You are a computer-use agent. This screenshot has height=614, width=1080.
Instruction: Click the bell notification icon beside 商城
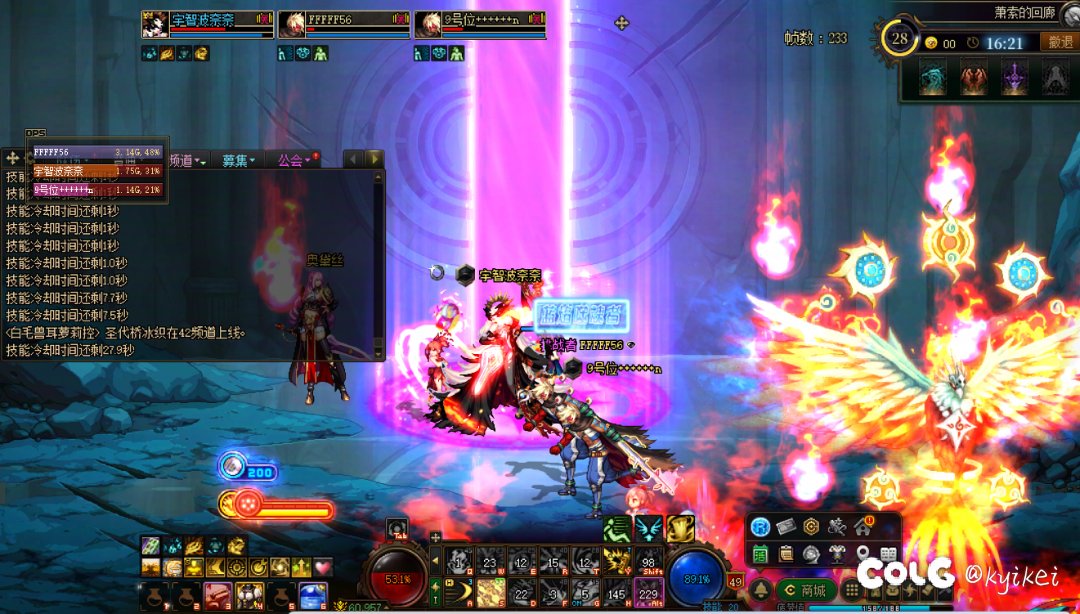coord(761,591)
